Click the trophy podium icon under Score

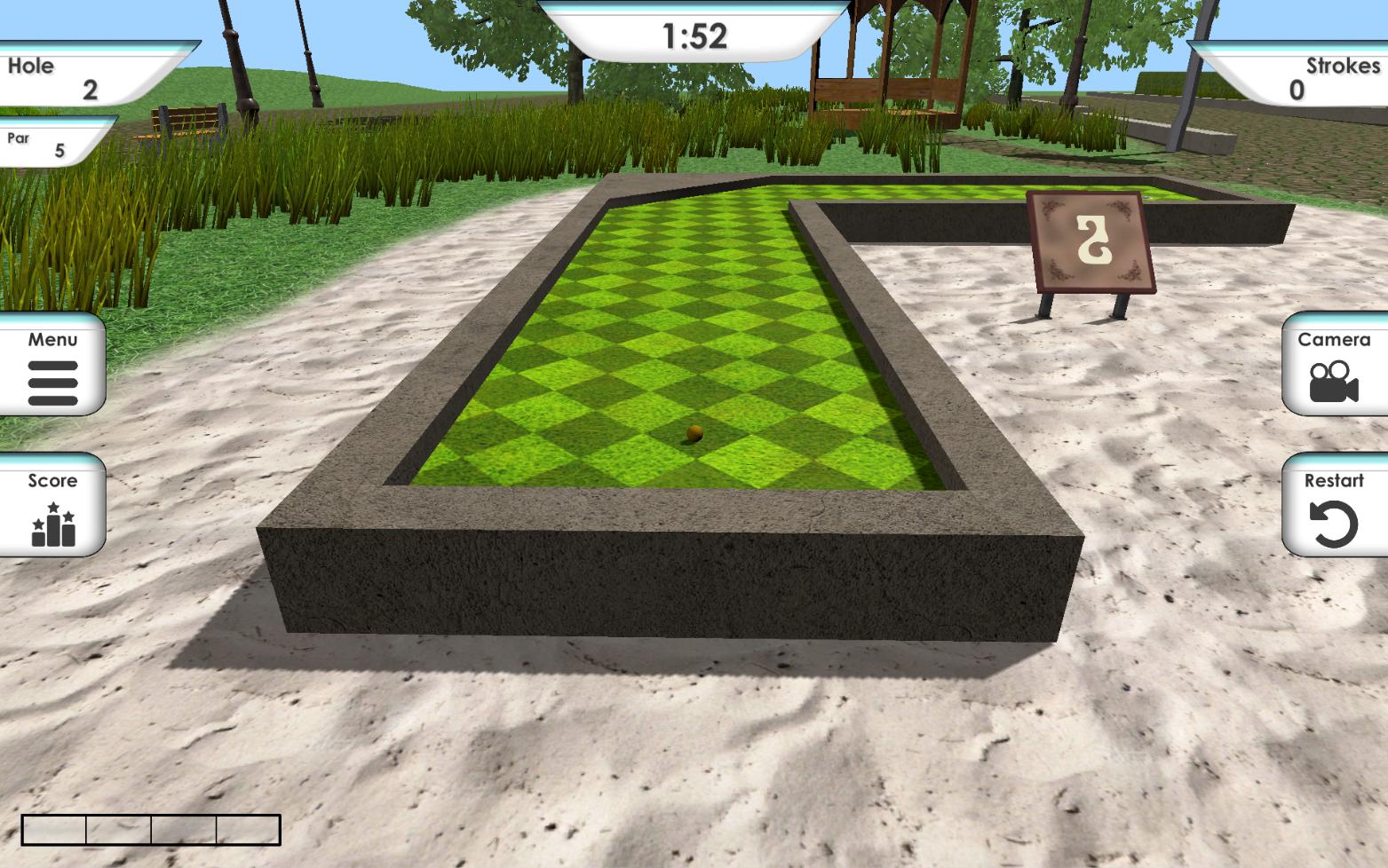[x=52, y=525]
